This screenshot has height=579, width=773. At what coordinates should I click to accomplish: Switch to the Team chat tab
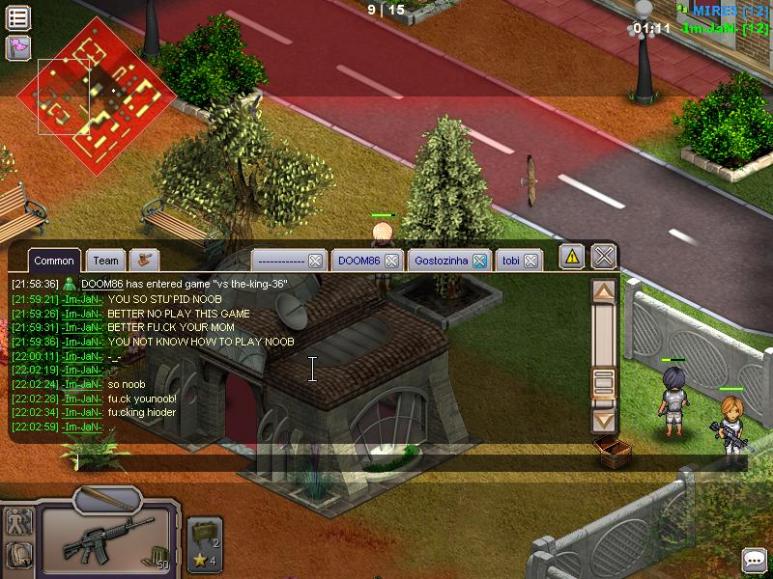(105, 260)
